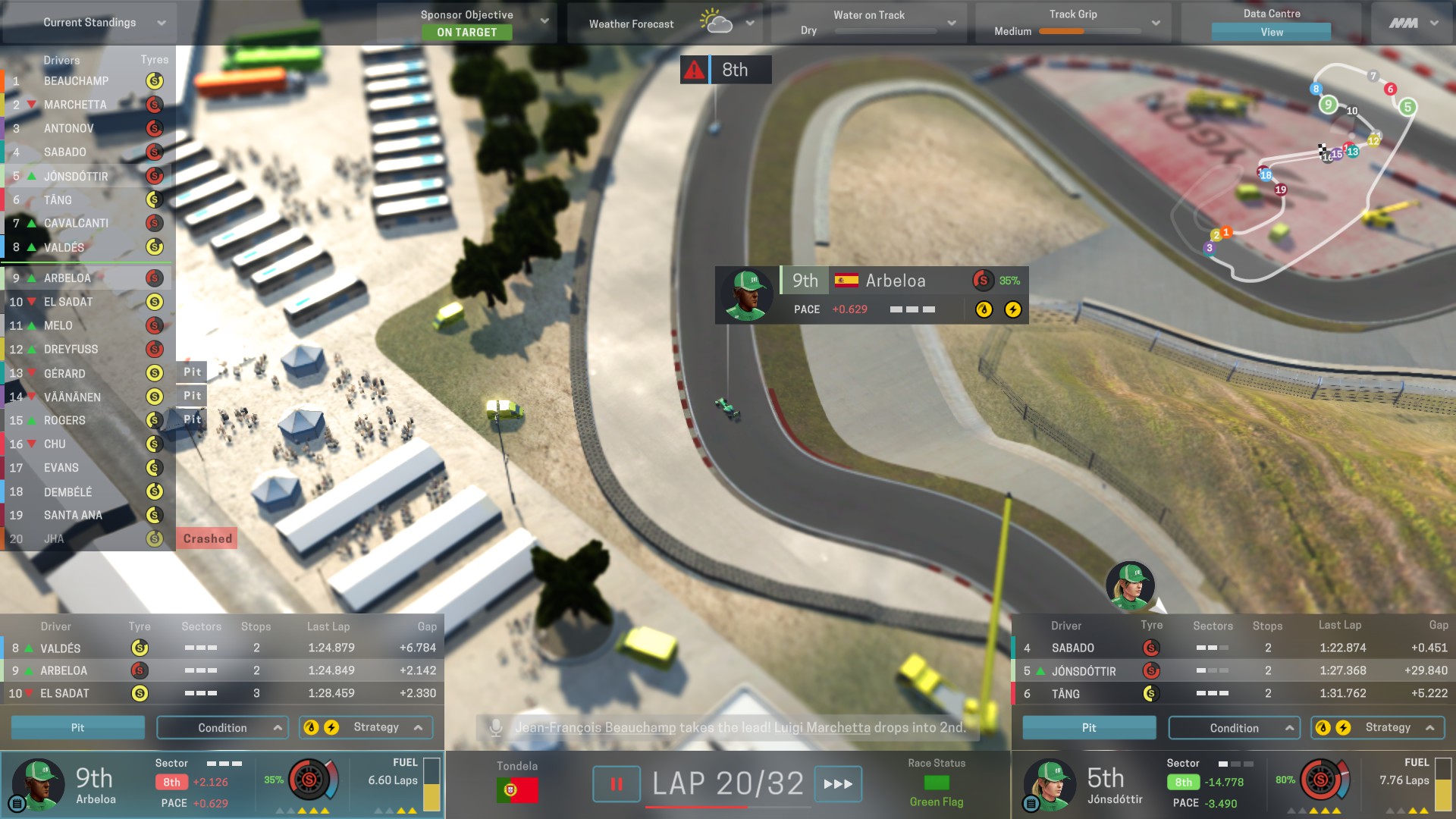
Task: Open Arbeloa's Condition dropdown
Action: 222,727
